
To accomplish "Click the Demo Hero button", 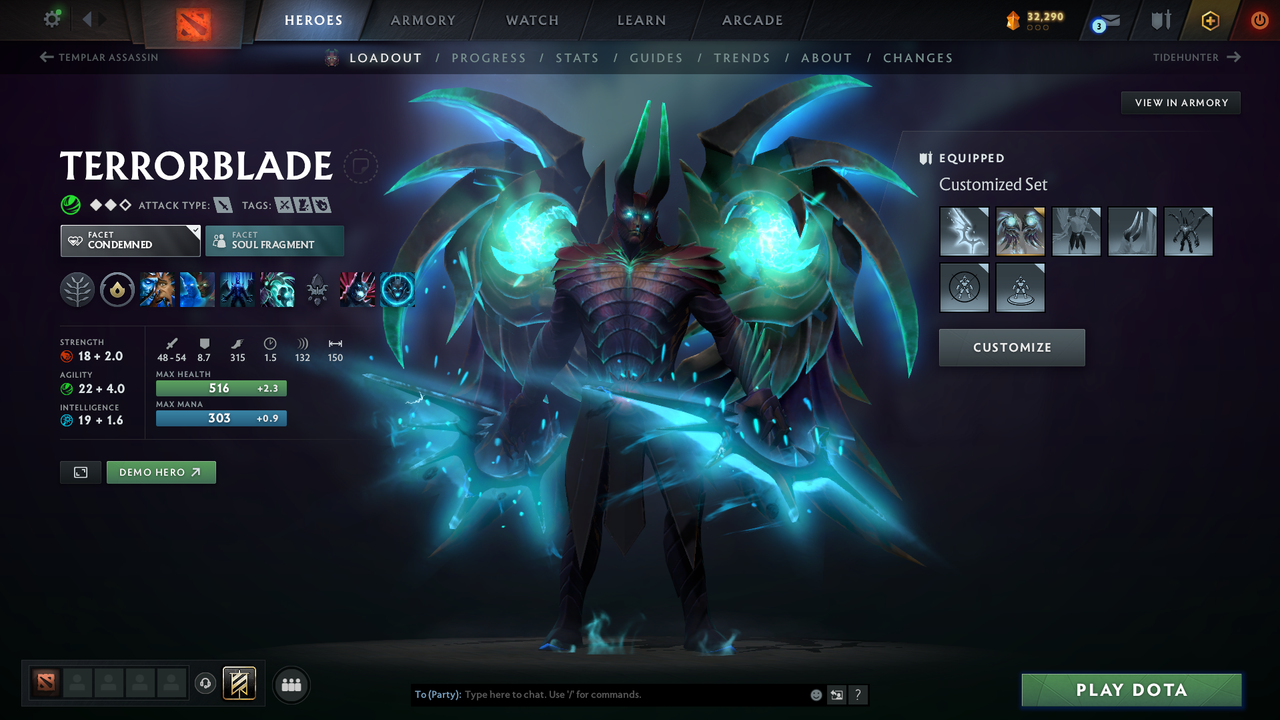I will tap(161, 471).
